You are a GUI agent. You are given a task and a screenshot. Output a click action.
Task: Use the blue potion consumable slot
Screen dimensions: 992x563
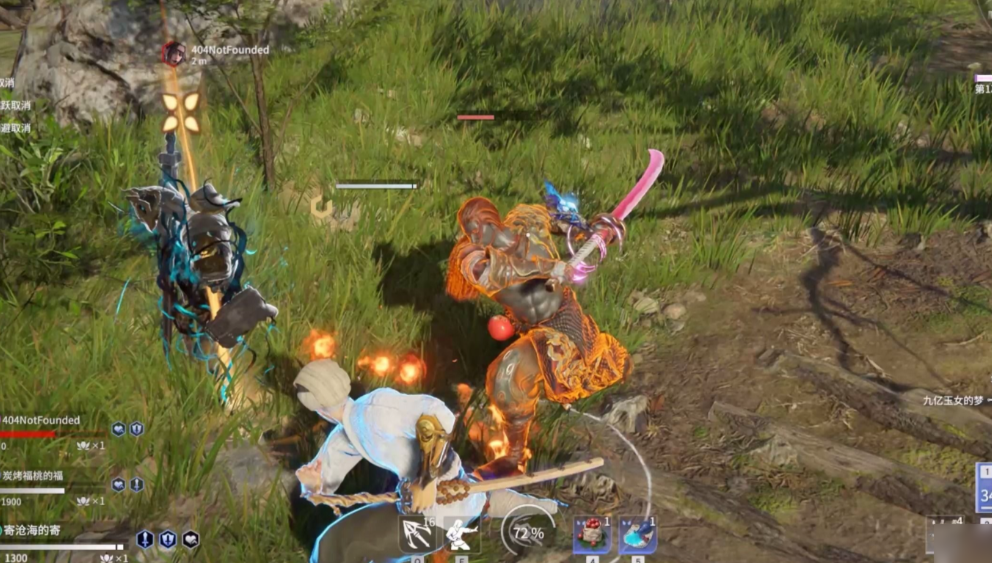[637, 534]
